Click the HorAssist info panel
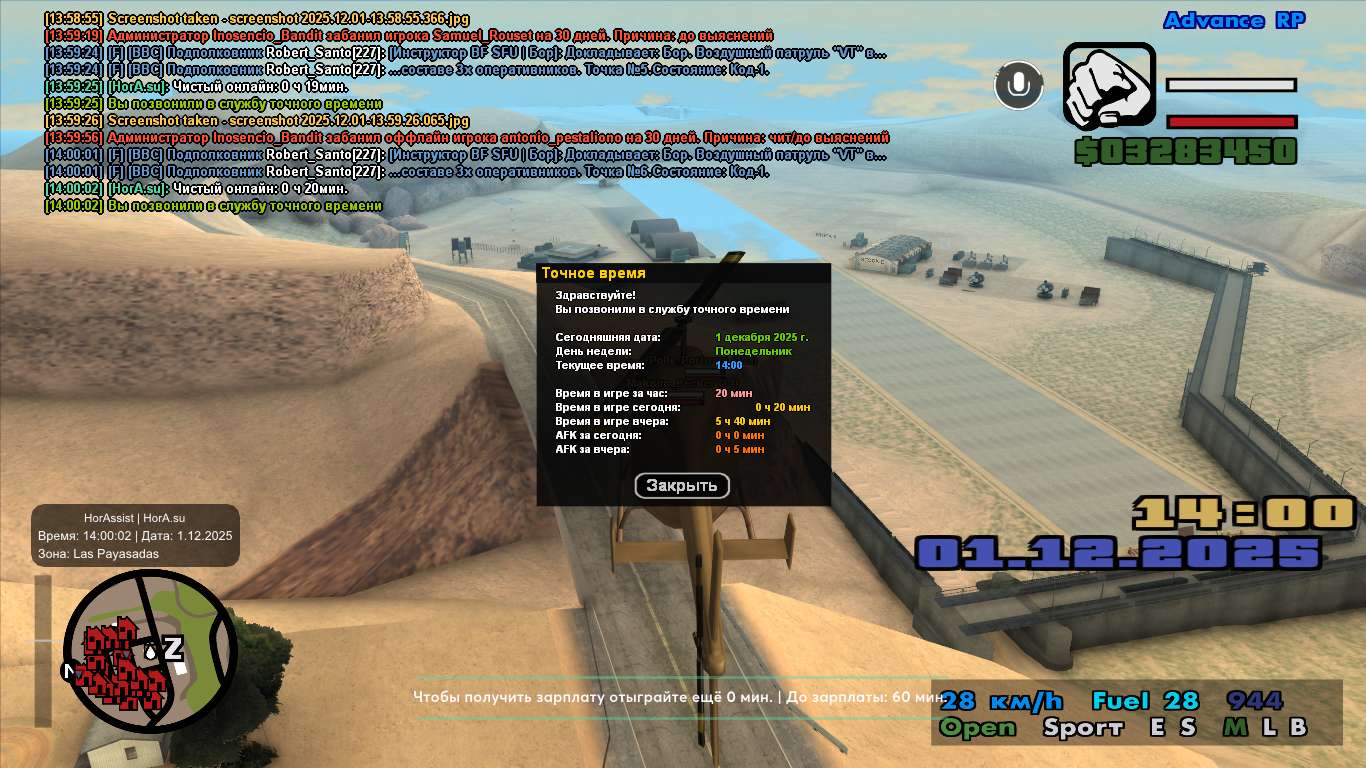Screen dimensions: 1366x768 coord(135,535)
